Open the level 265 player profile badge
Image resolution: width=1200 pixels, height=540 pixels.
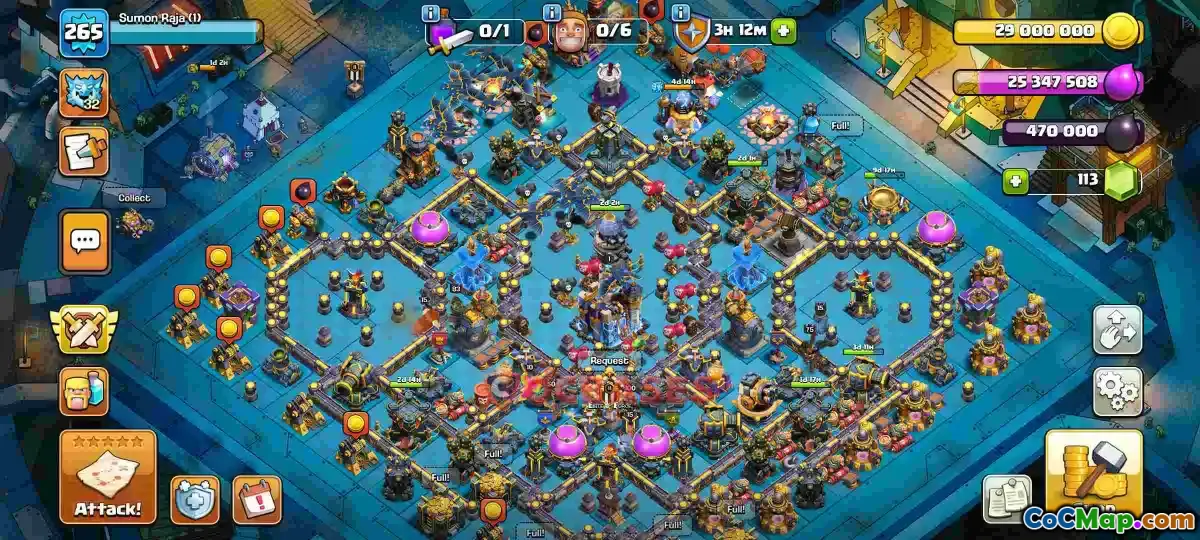coord(84,33)
